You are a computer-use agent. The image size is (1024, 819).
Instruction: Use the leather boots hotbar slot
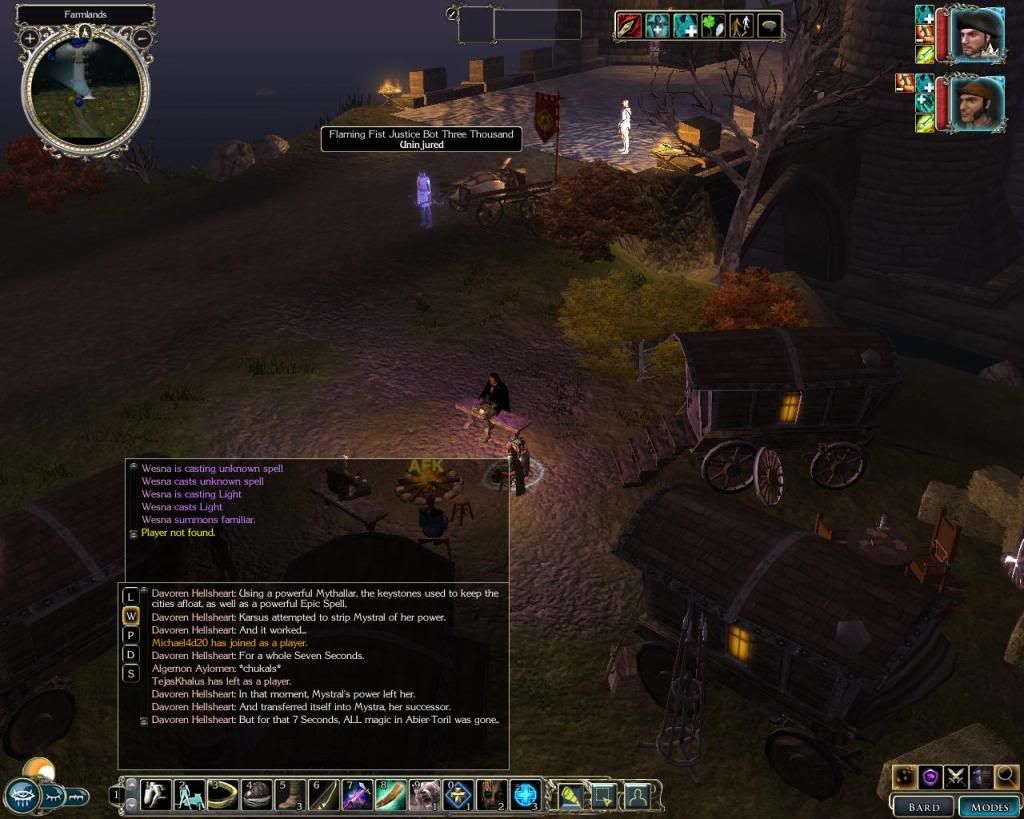click(290, 795)
